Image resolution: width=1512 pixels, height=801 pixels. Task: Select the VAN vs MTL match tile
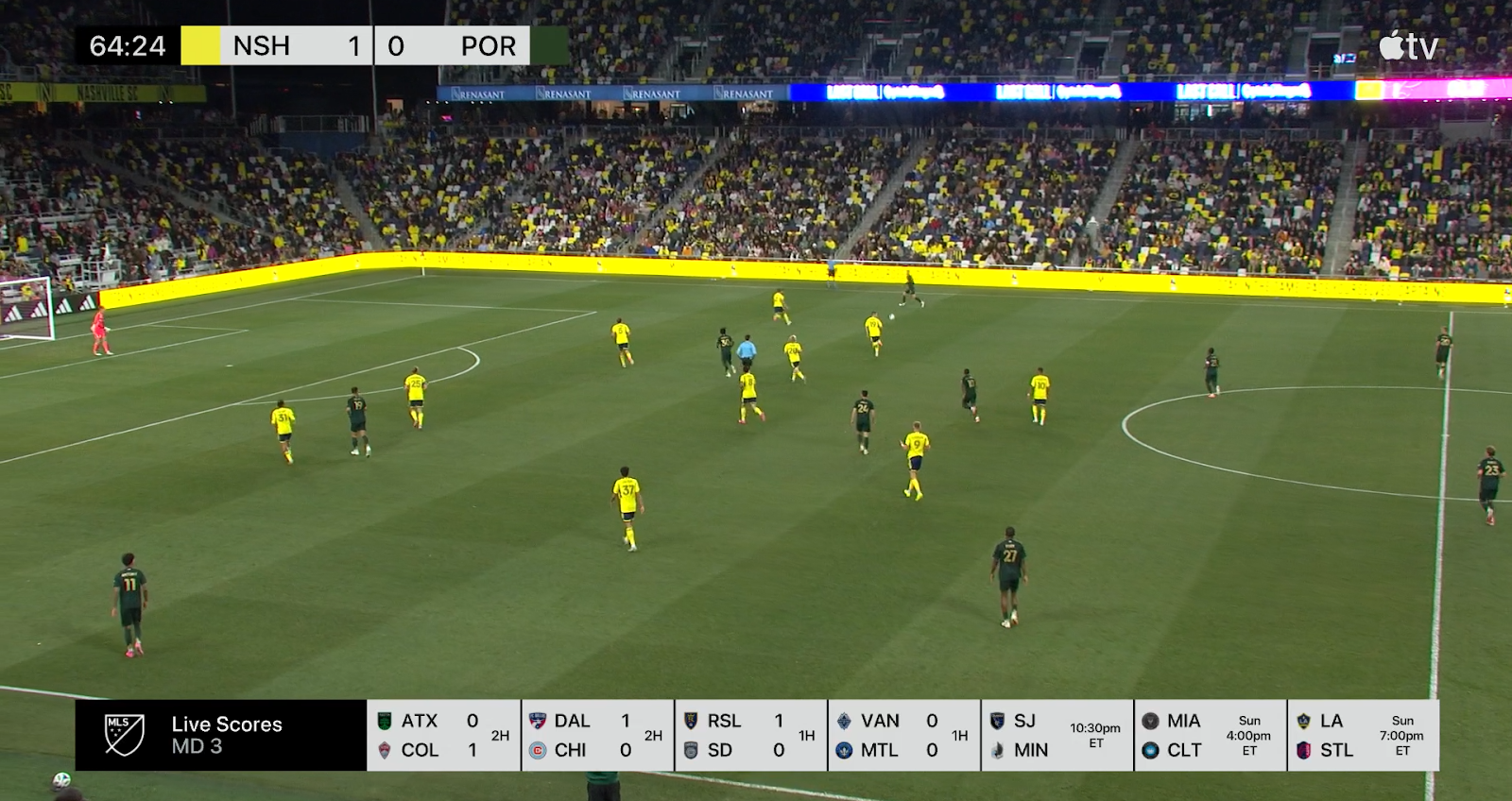(903, 735)
